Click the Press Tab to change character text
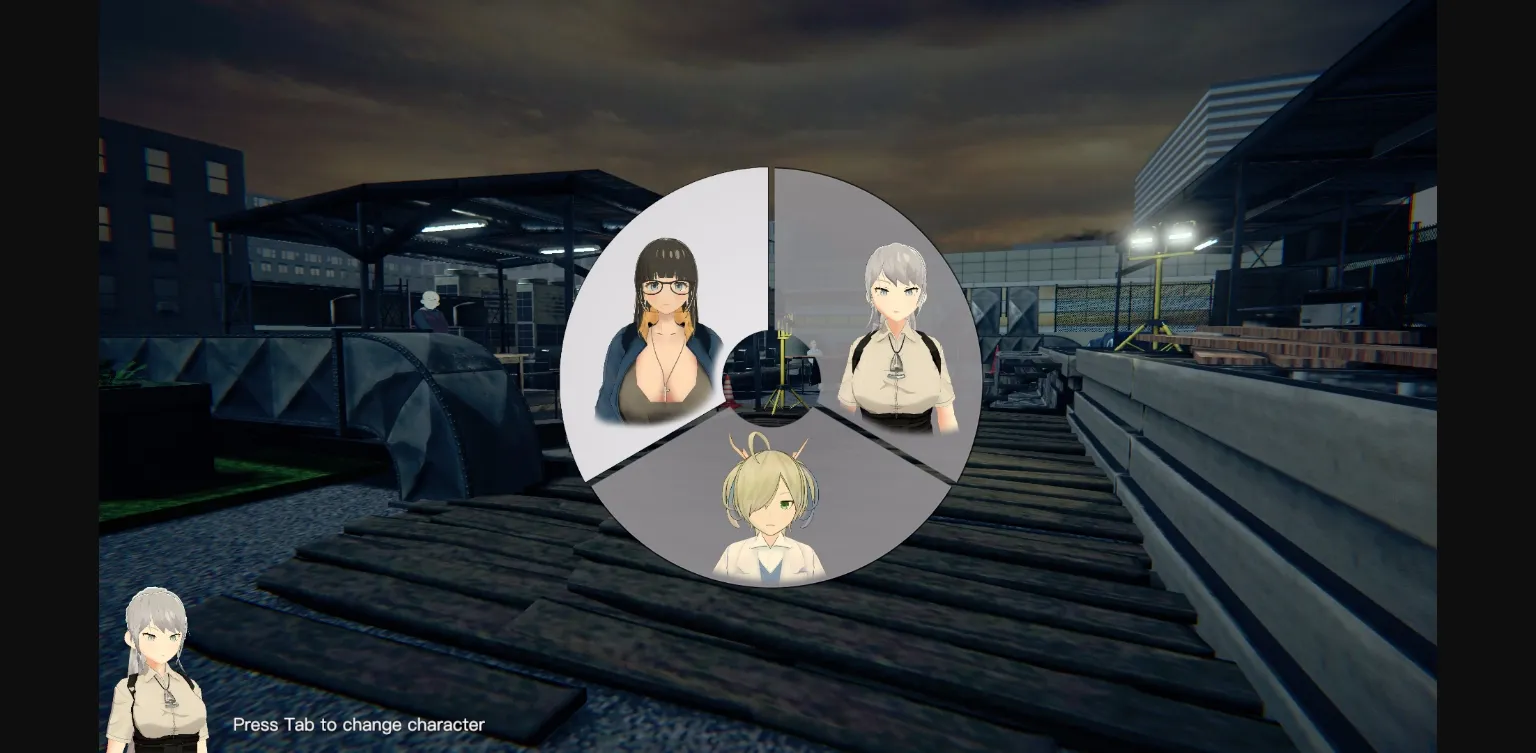 pyautogui.click(x=358, y=724)
